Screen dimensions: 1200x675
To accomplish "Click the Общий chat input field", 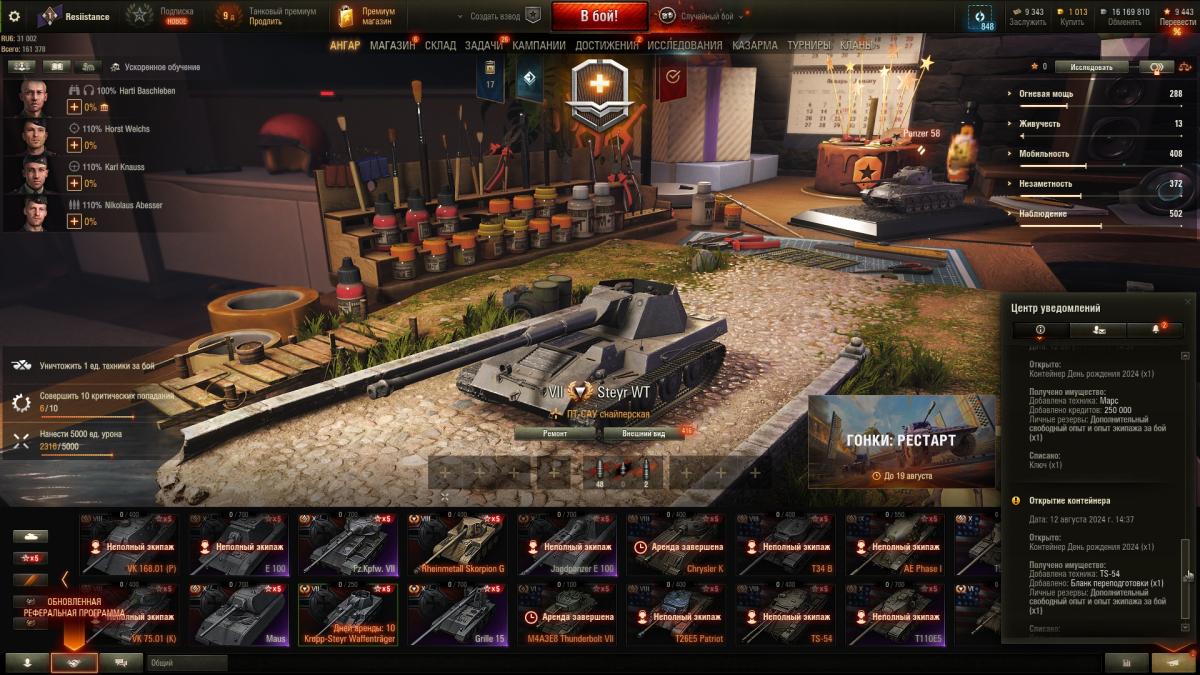I will tap(187, 662).
